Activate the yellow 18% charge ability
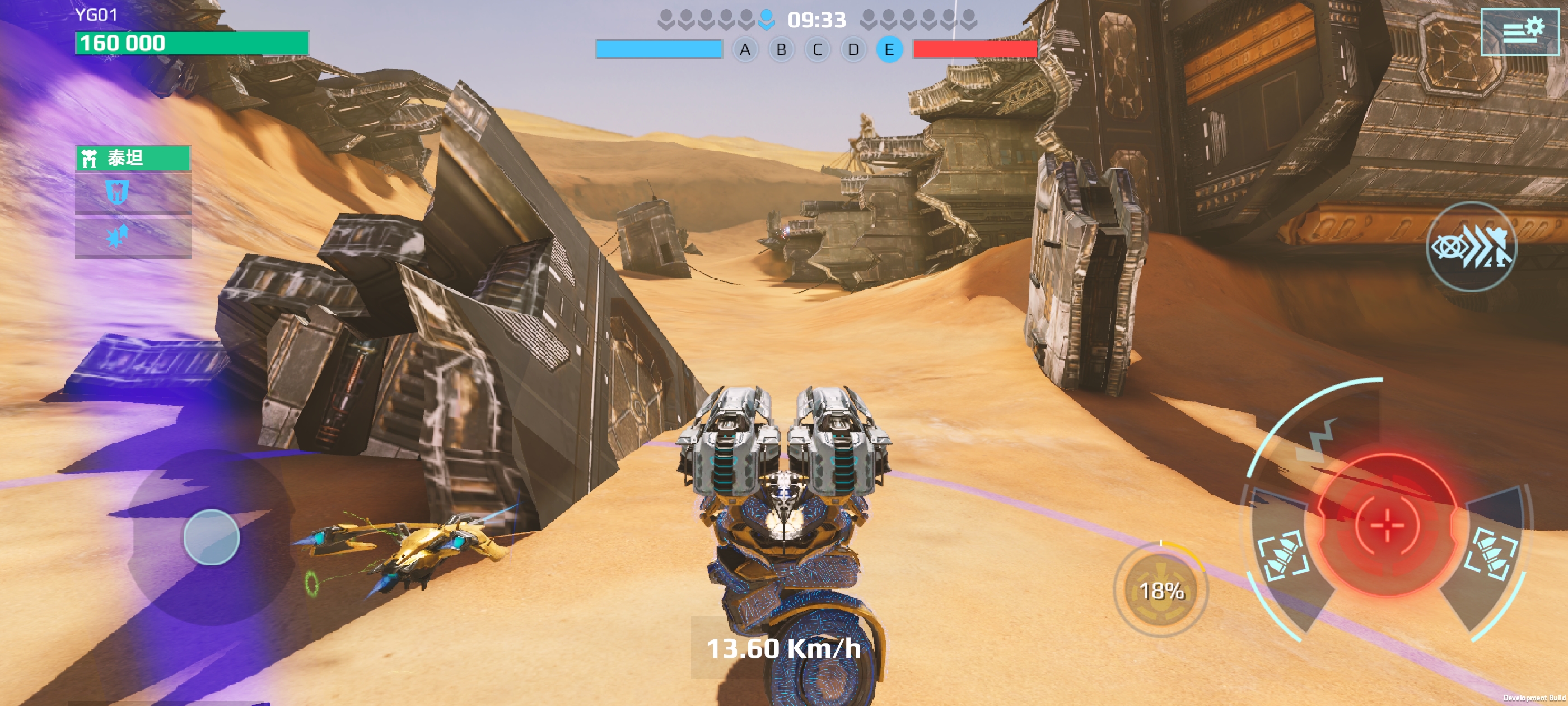 click(x=1161, y=589)
